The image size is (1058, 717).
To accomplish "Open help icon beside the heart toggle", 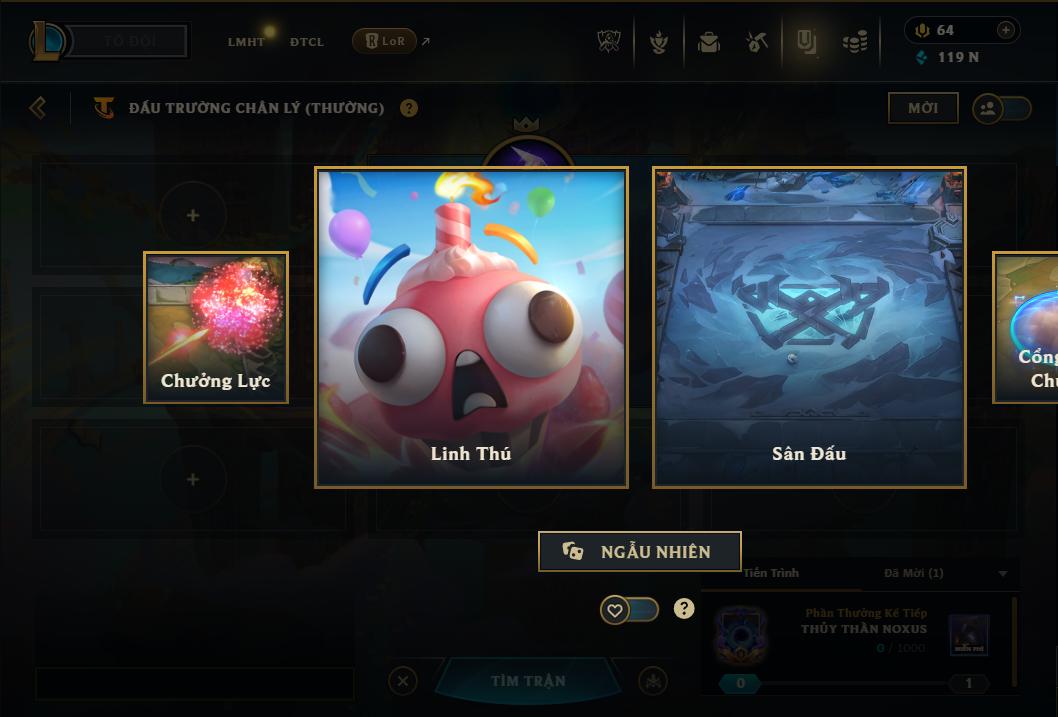I will [684, 608].
